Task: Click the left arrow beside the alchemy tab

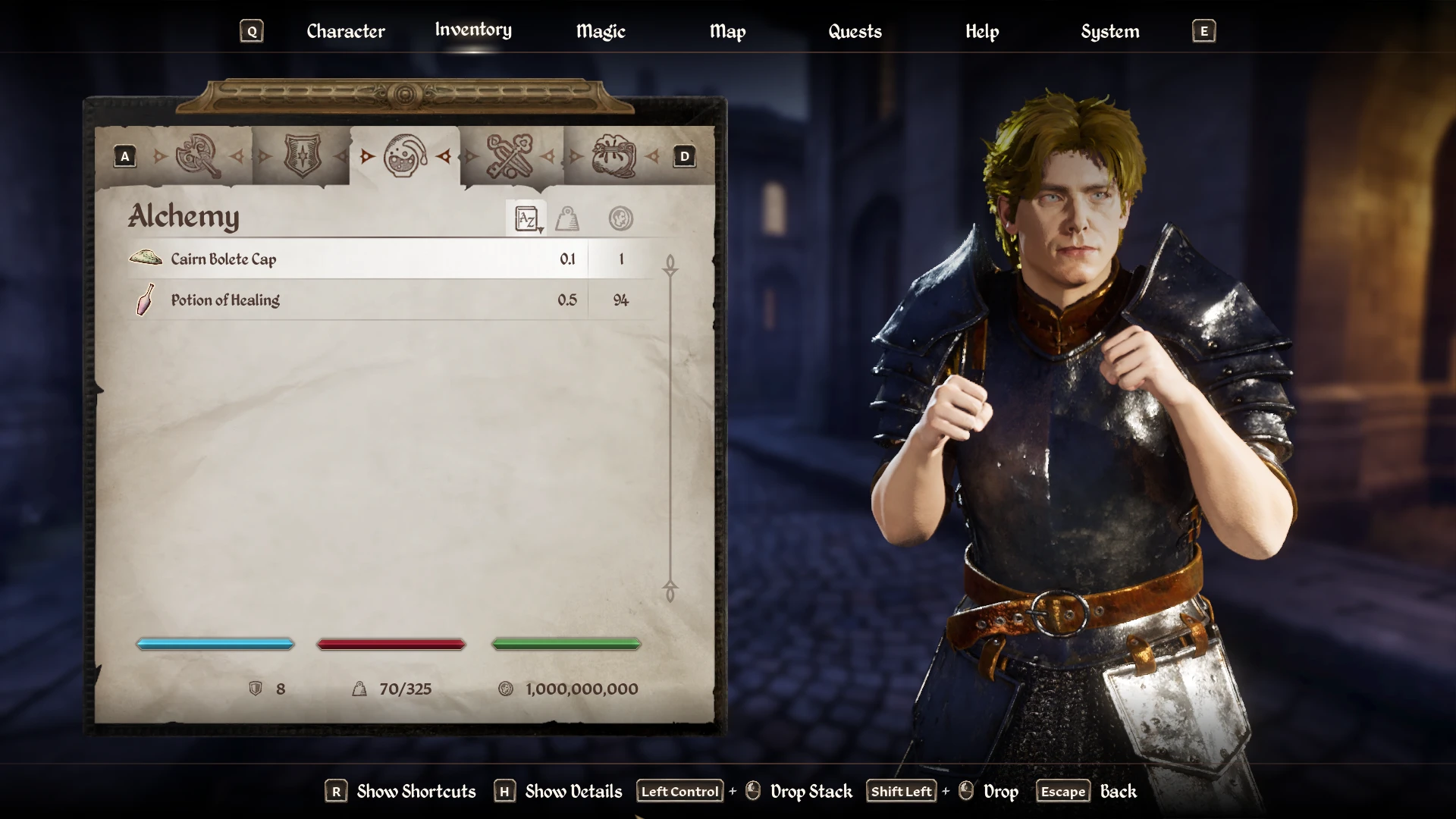Action: pos(368,157)
